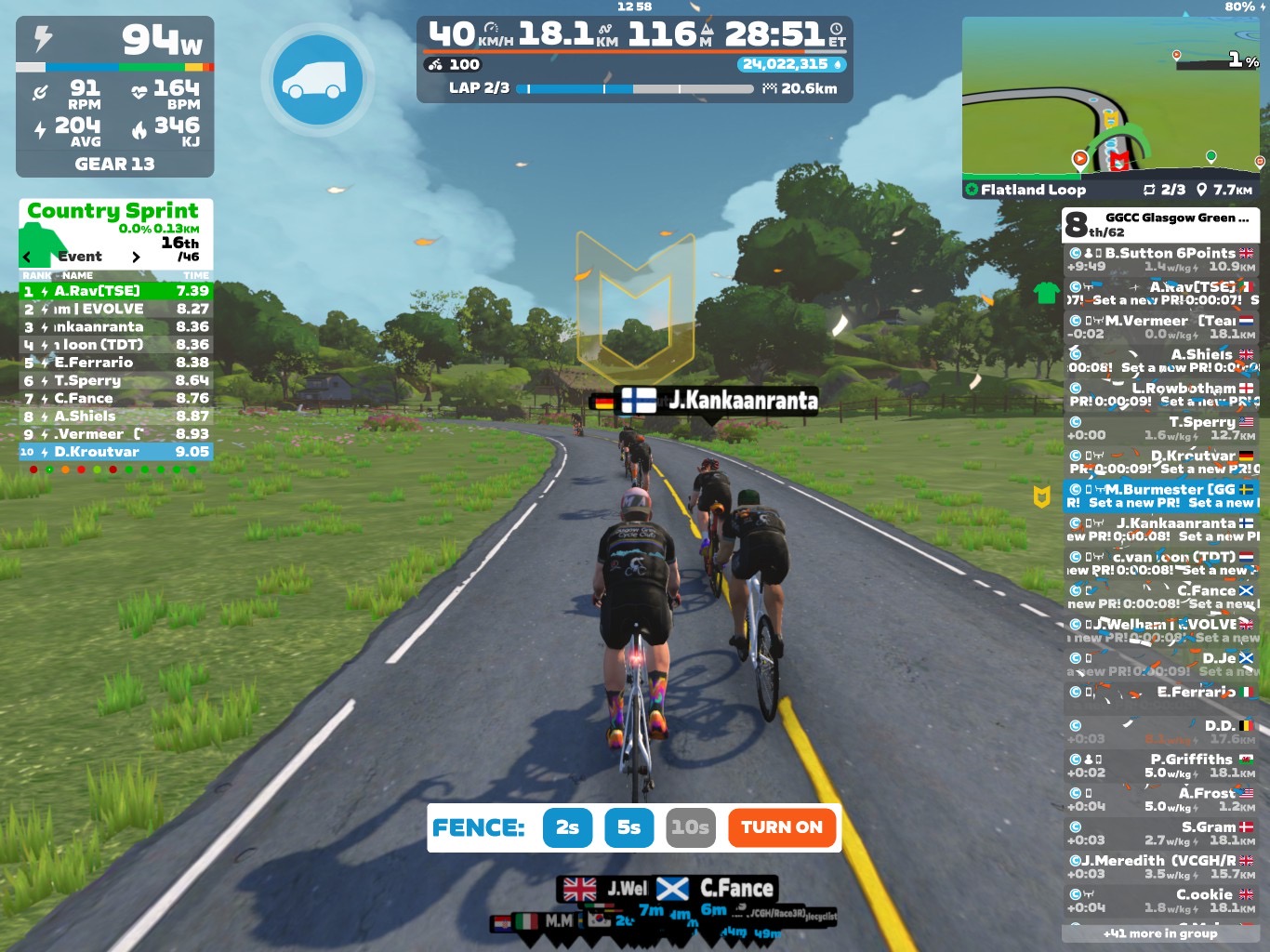
Task: Click the GGCC Glasgow Green event header
Action: [1161, 224]
